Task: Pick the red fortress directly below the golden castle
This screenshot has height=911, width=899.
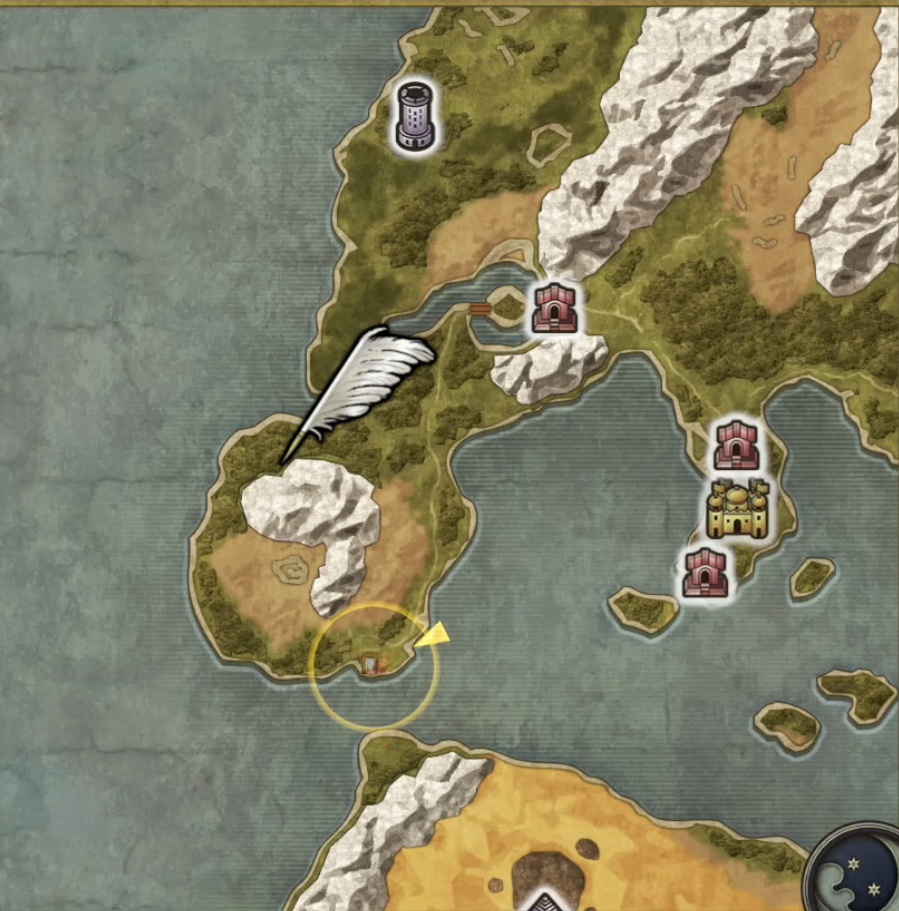Action: coord(707,573)
